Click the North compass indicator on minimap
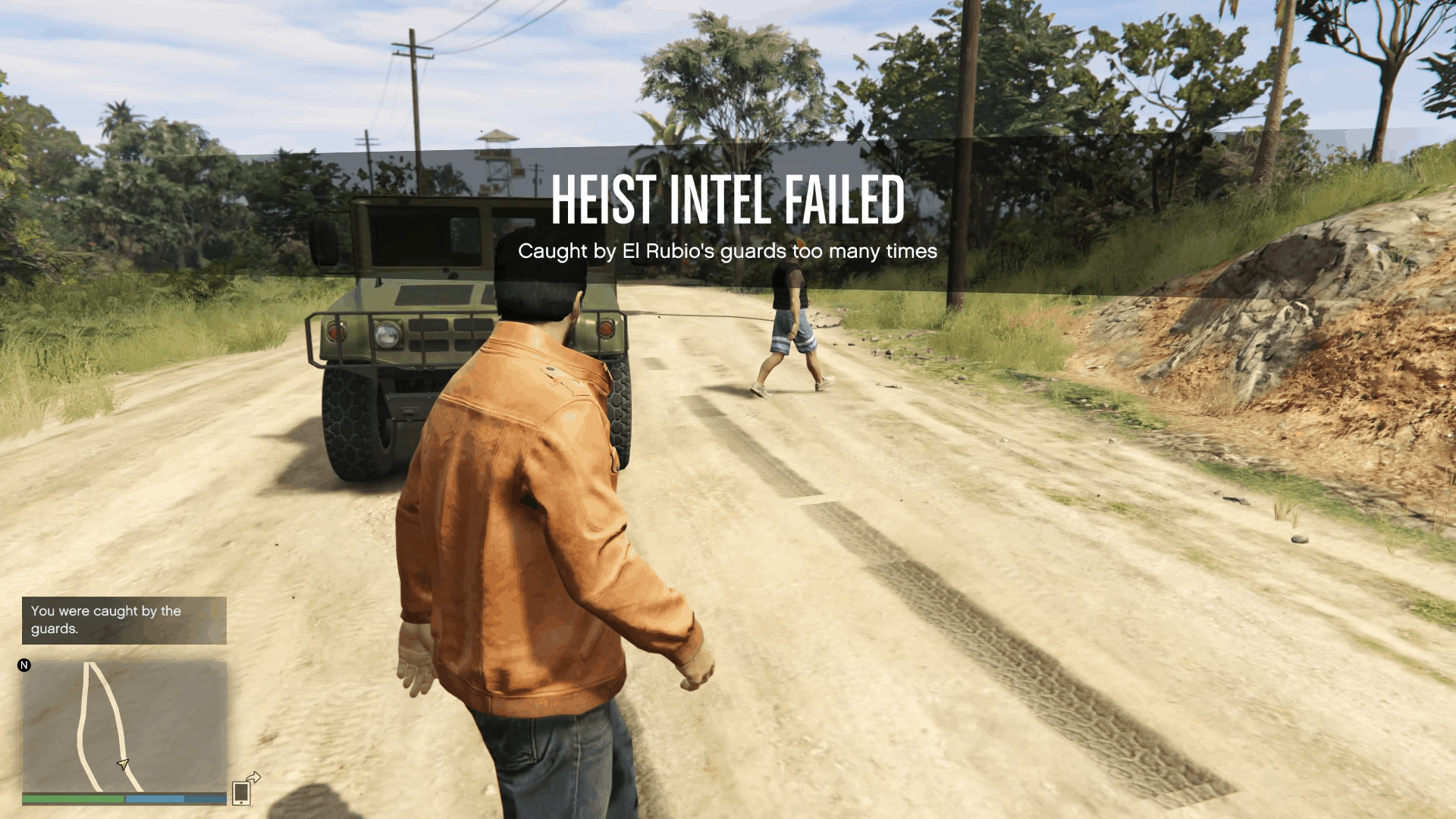1456x819 pixels. [x=25, y=666]
